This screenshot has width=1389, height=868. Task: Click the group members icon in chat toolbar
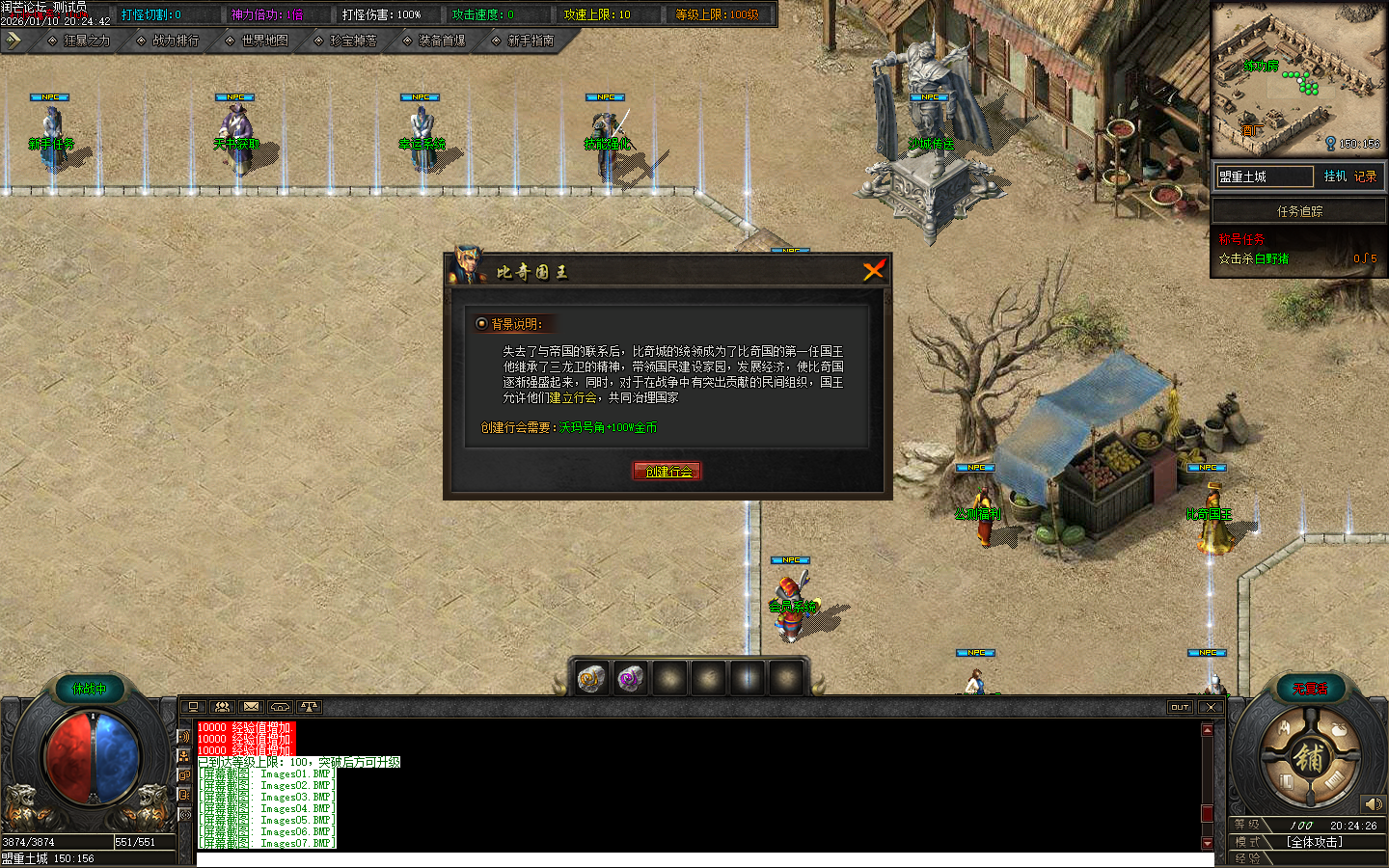click(x=224, y=706)
